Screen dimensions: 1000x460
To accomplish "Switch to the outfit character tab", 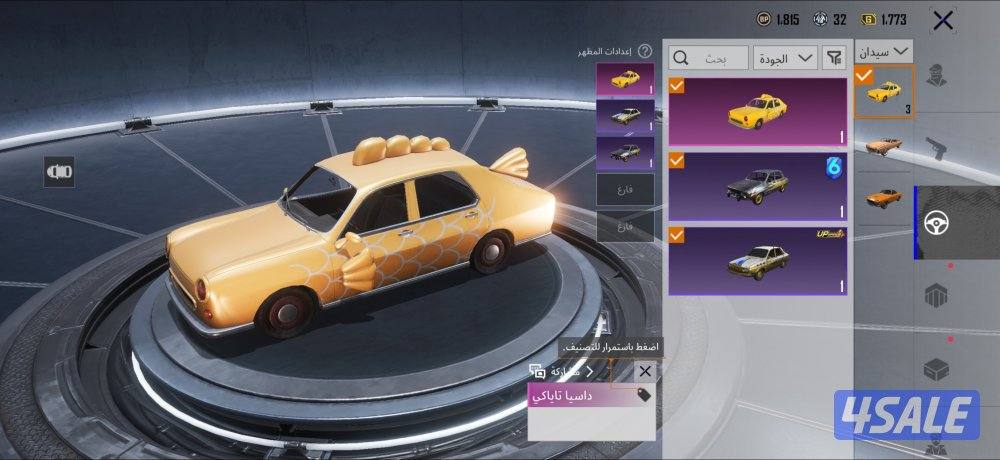I will tap(937, 77).
